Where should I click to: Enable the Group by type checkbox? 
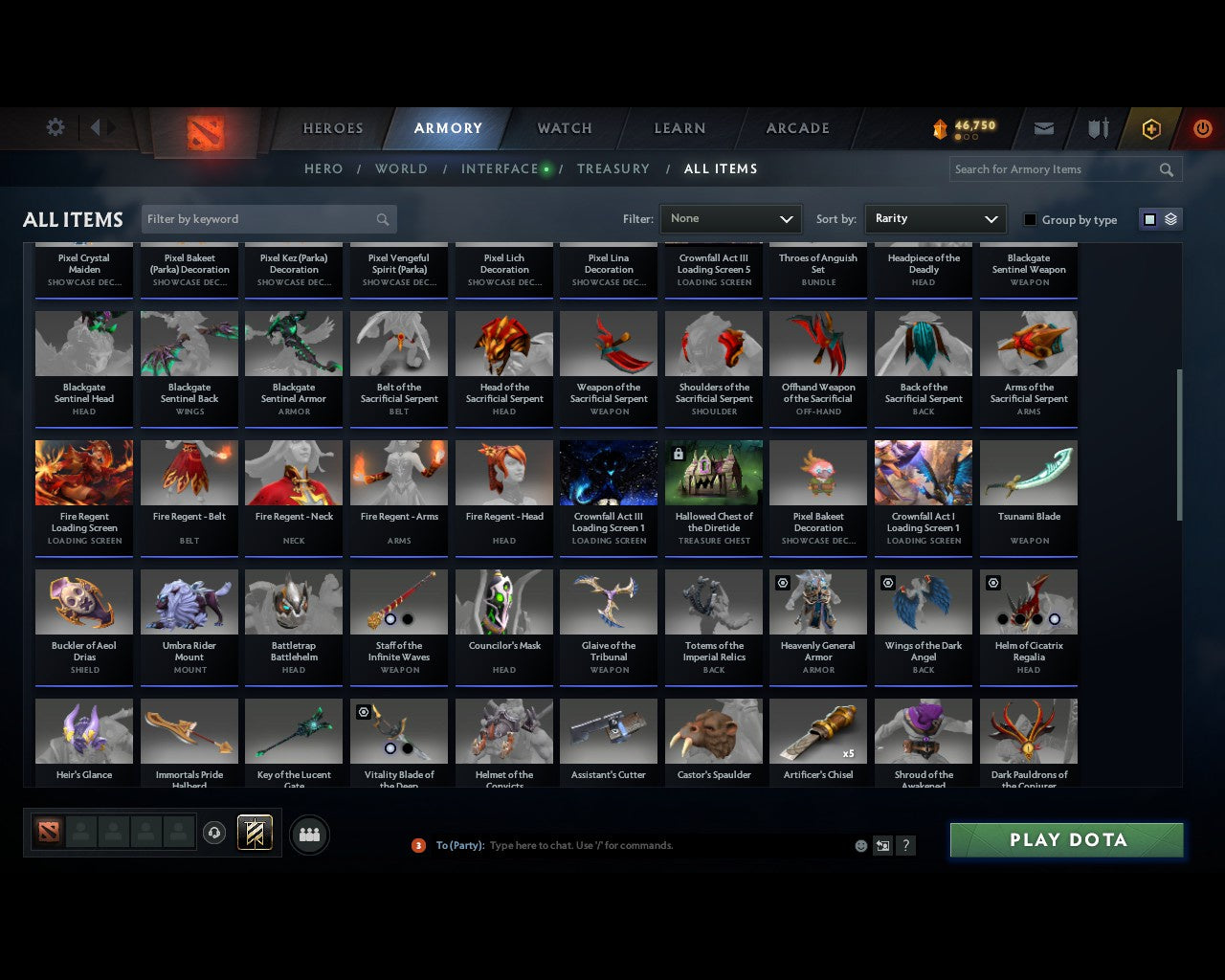(1030, 219)
